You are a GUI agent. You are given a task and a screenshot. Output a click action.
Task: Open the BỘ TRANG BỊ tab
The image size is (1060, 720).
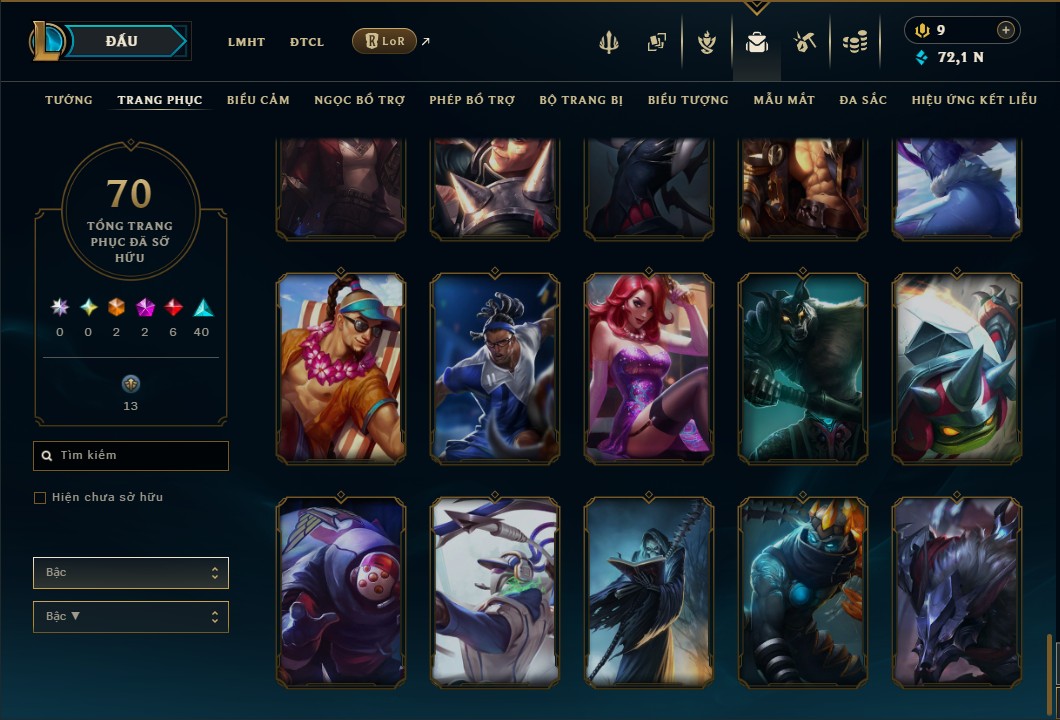[x=581, y=100]
